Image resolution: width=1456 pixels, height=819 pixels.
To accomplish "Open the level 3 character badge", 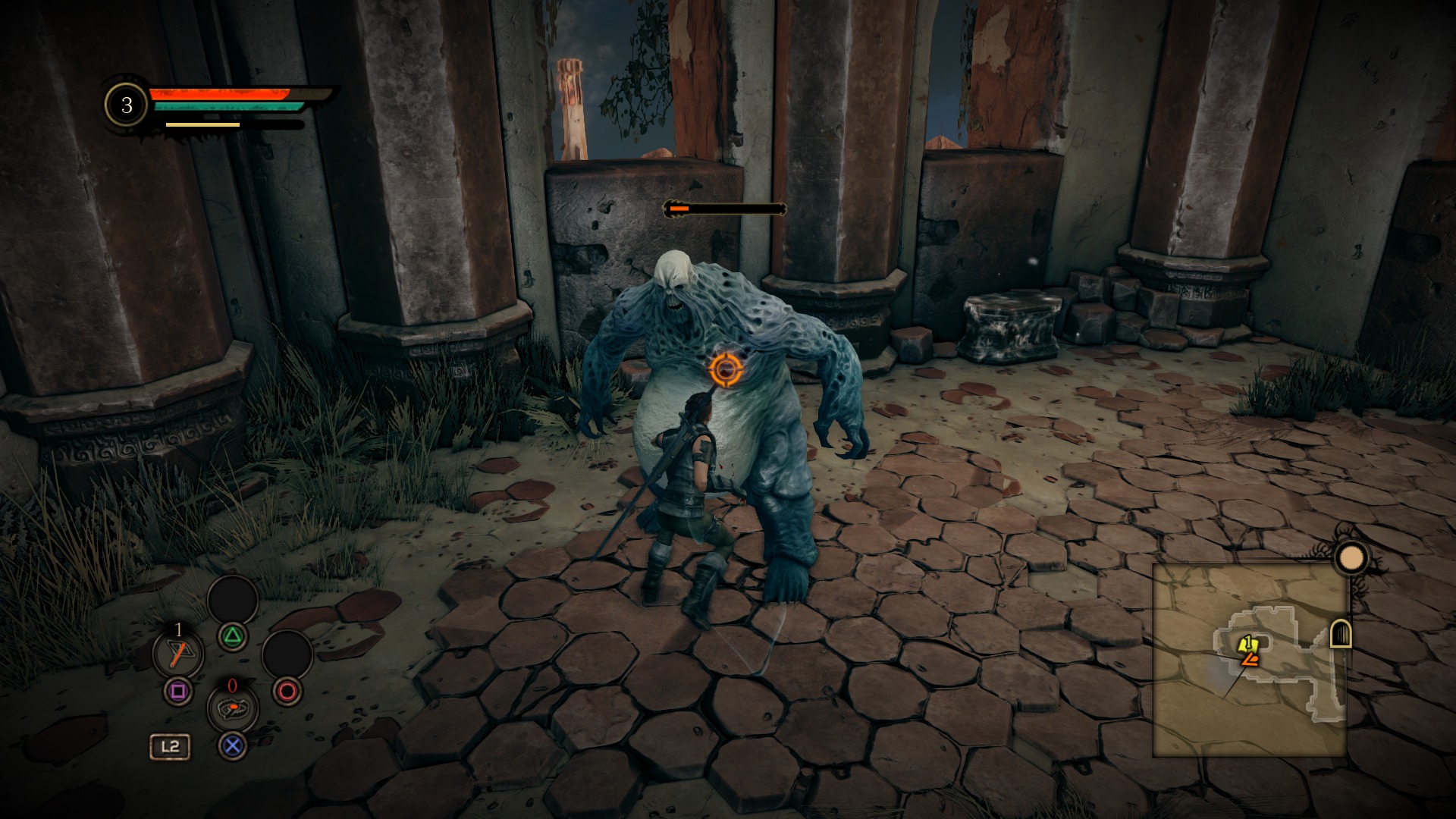I will click(x=127, y=105).
